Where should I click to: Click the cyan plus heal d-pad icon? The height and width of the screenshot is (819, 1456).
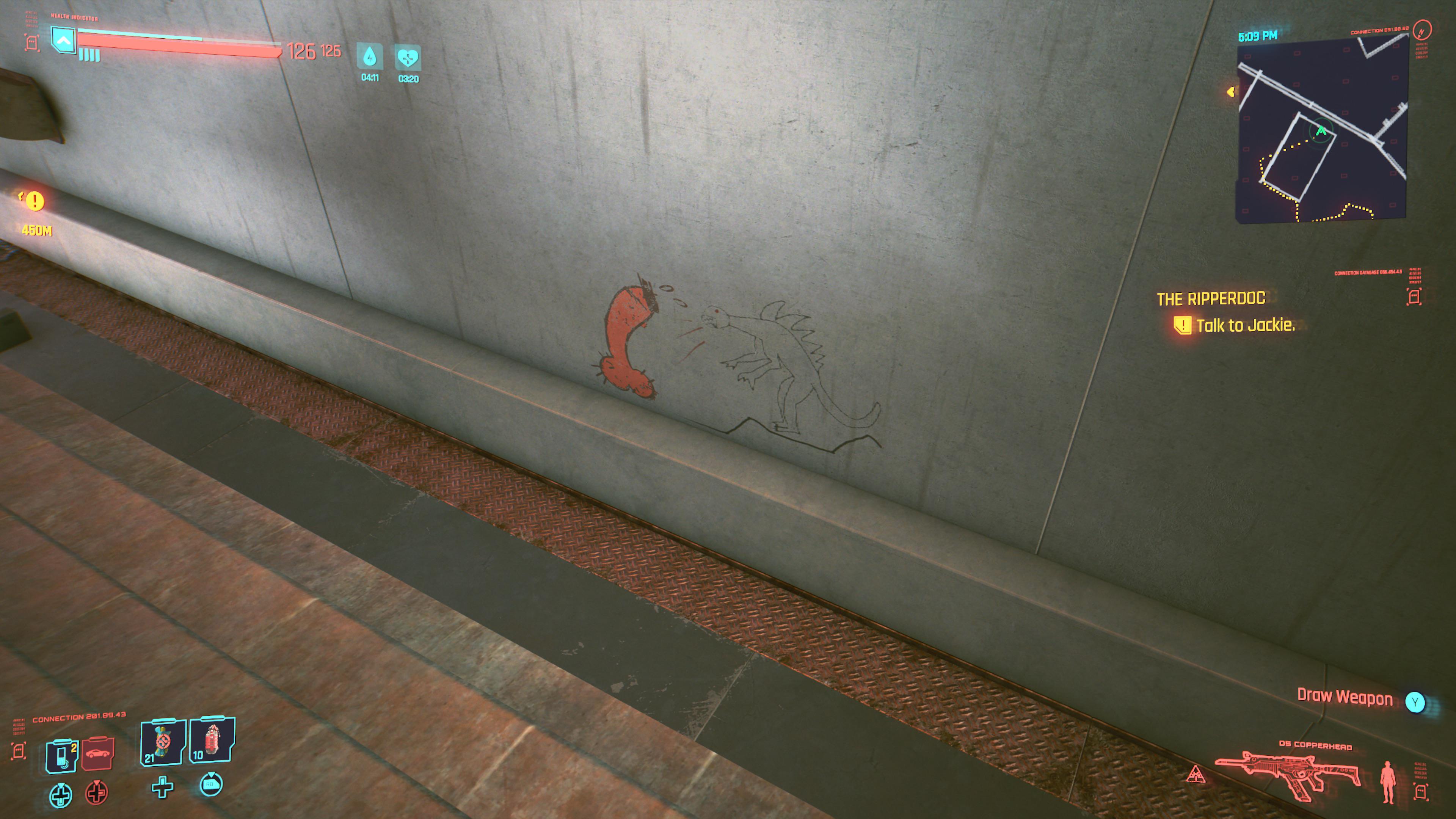(x=61, y=796)
